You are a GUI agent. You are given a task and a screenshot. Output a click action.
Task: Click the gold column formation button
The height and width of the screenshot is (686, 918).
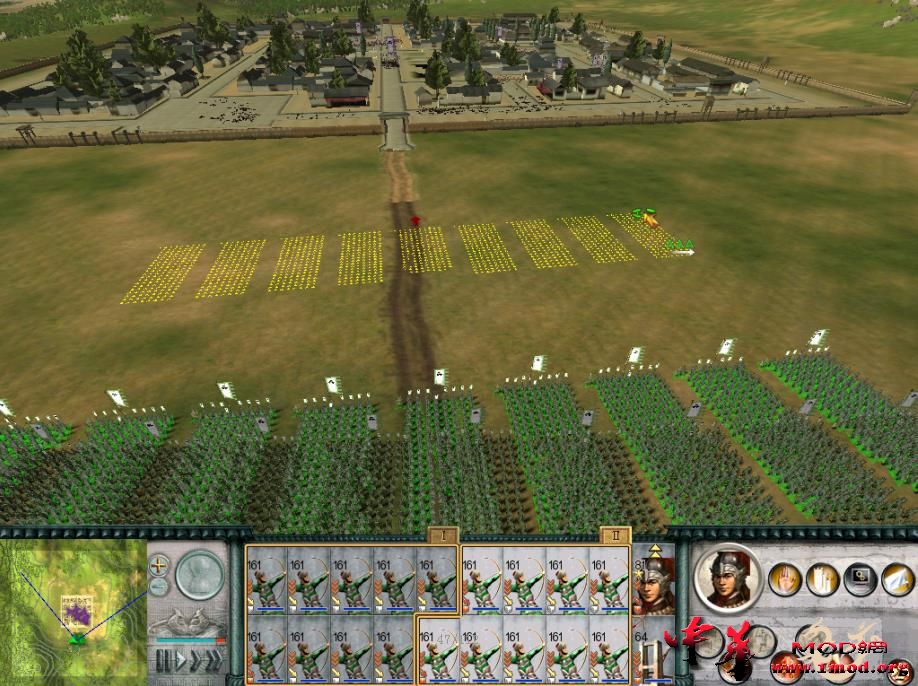[x=820, y=578]
